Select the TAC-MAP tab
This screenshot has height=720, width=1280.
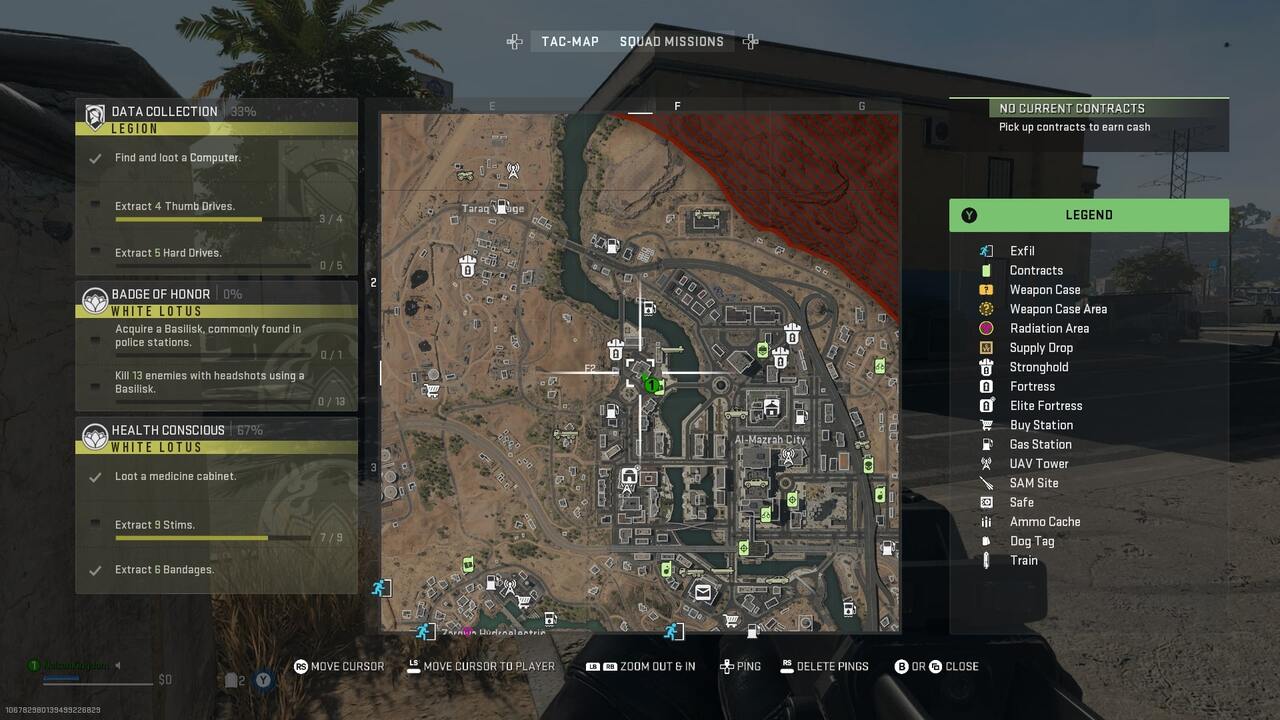point(569,41)
